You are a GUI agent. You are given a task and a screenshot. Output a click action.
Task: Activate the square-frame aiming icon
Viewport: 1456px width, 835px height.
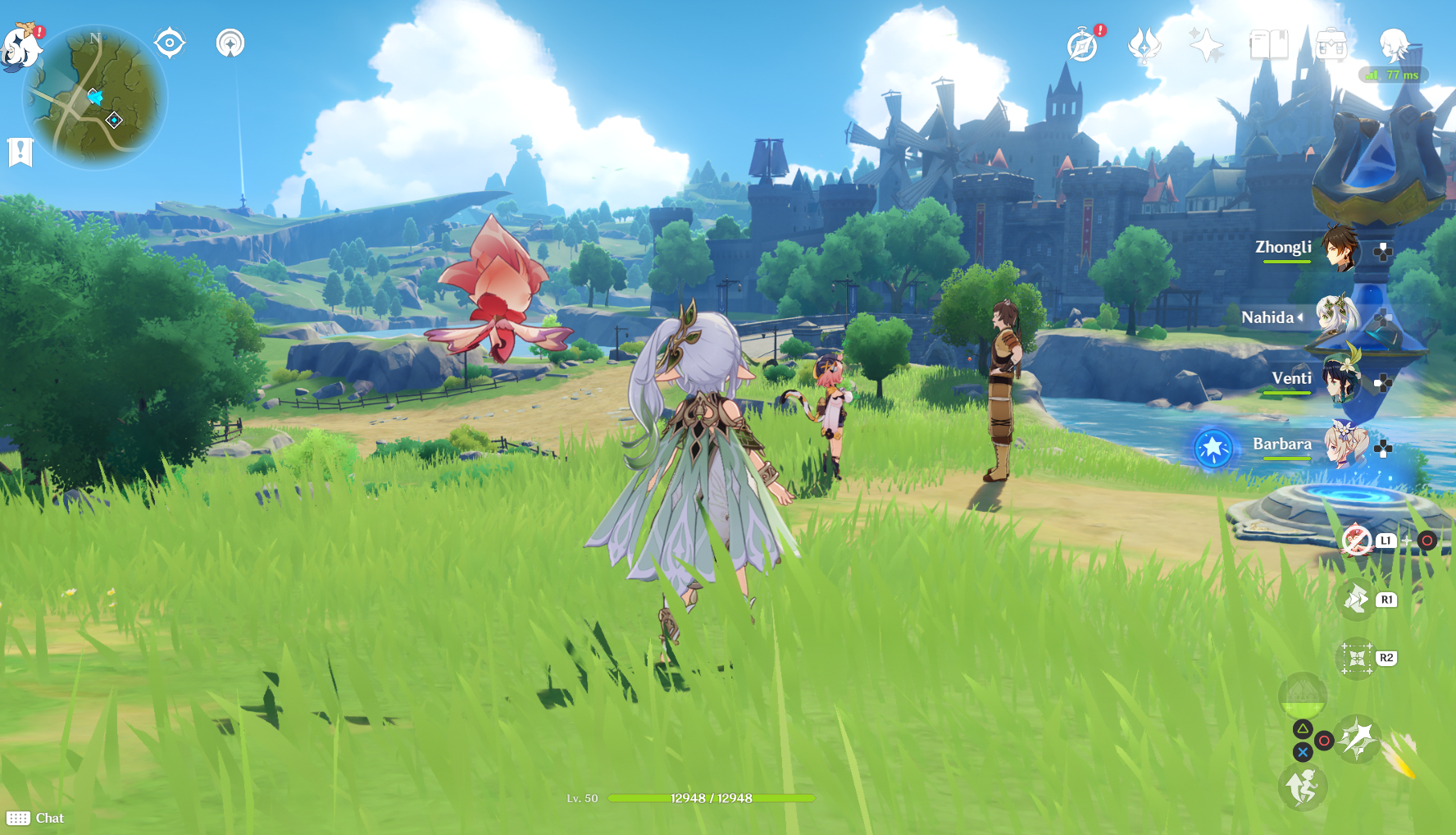coord(1356,658)
